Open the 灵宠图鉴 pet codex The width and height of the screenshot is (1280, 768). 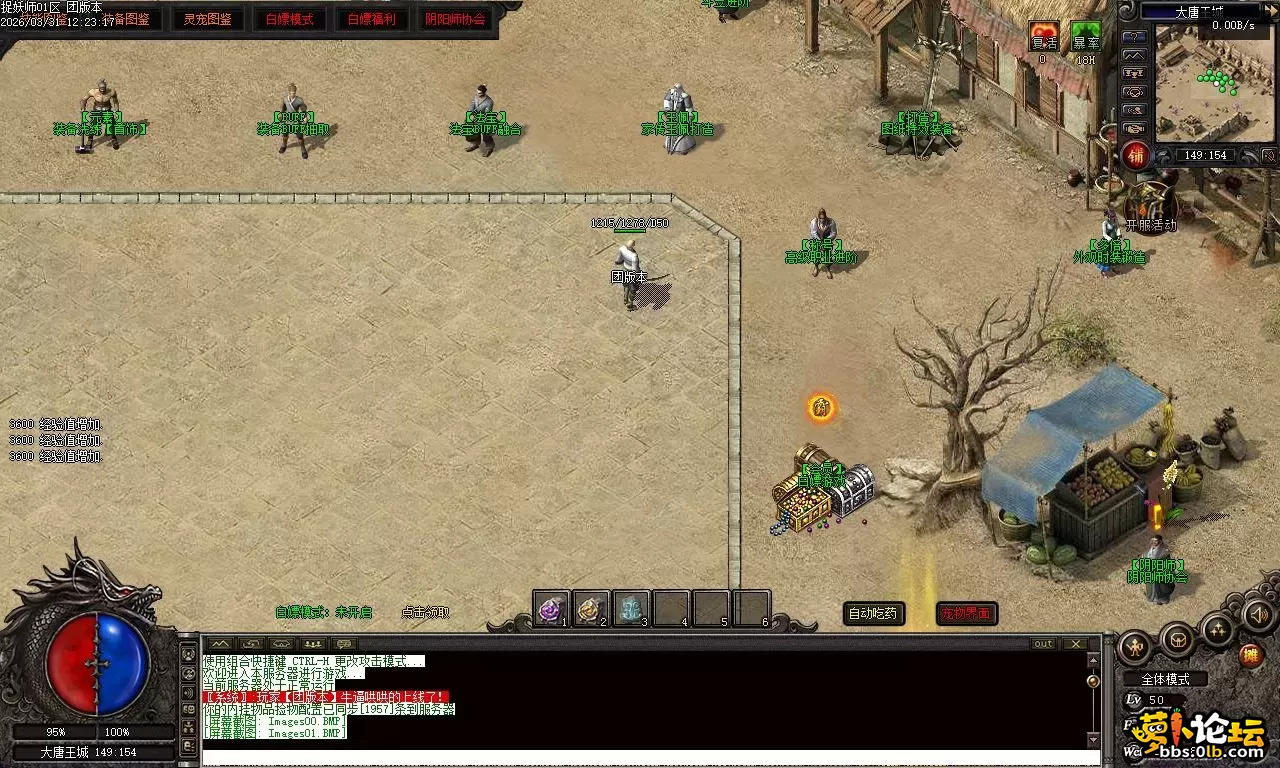coord(208,19)
